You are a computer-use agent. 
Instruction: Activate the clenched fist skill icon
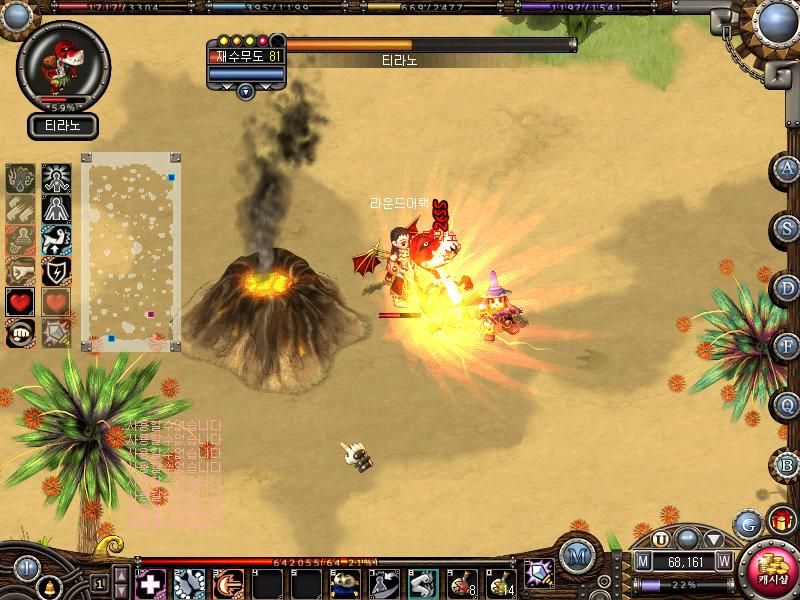coord(20,333)
